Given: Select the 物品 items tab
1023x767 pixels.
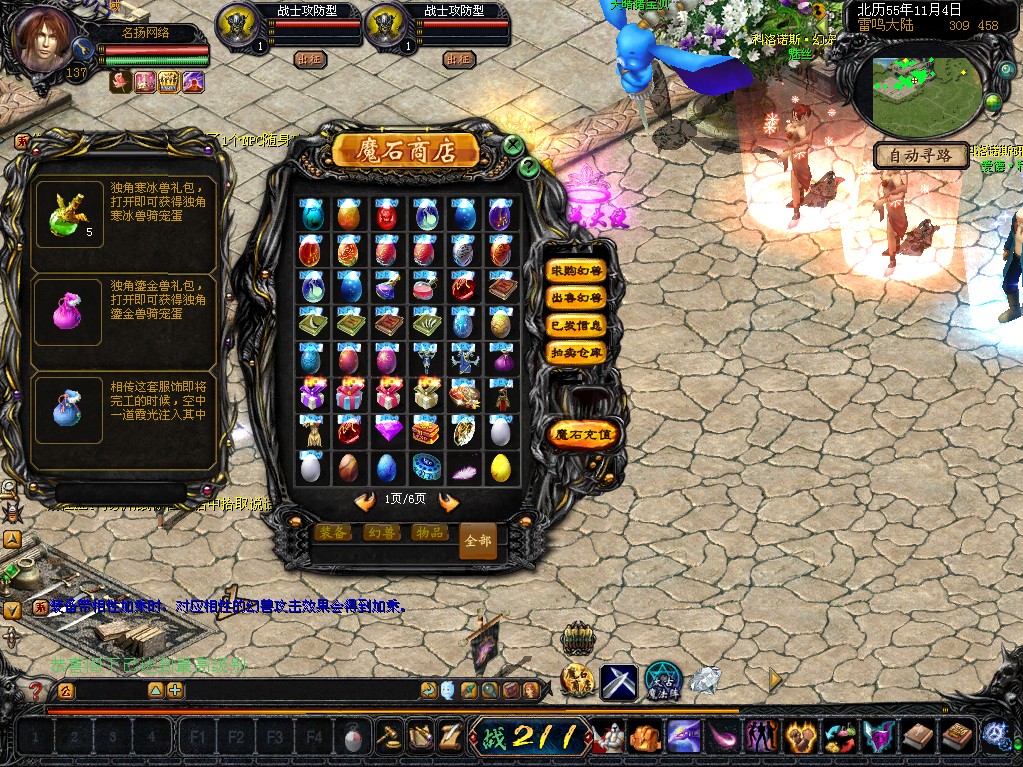Looking at the screenshot, I should [x=429, y=533].
